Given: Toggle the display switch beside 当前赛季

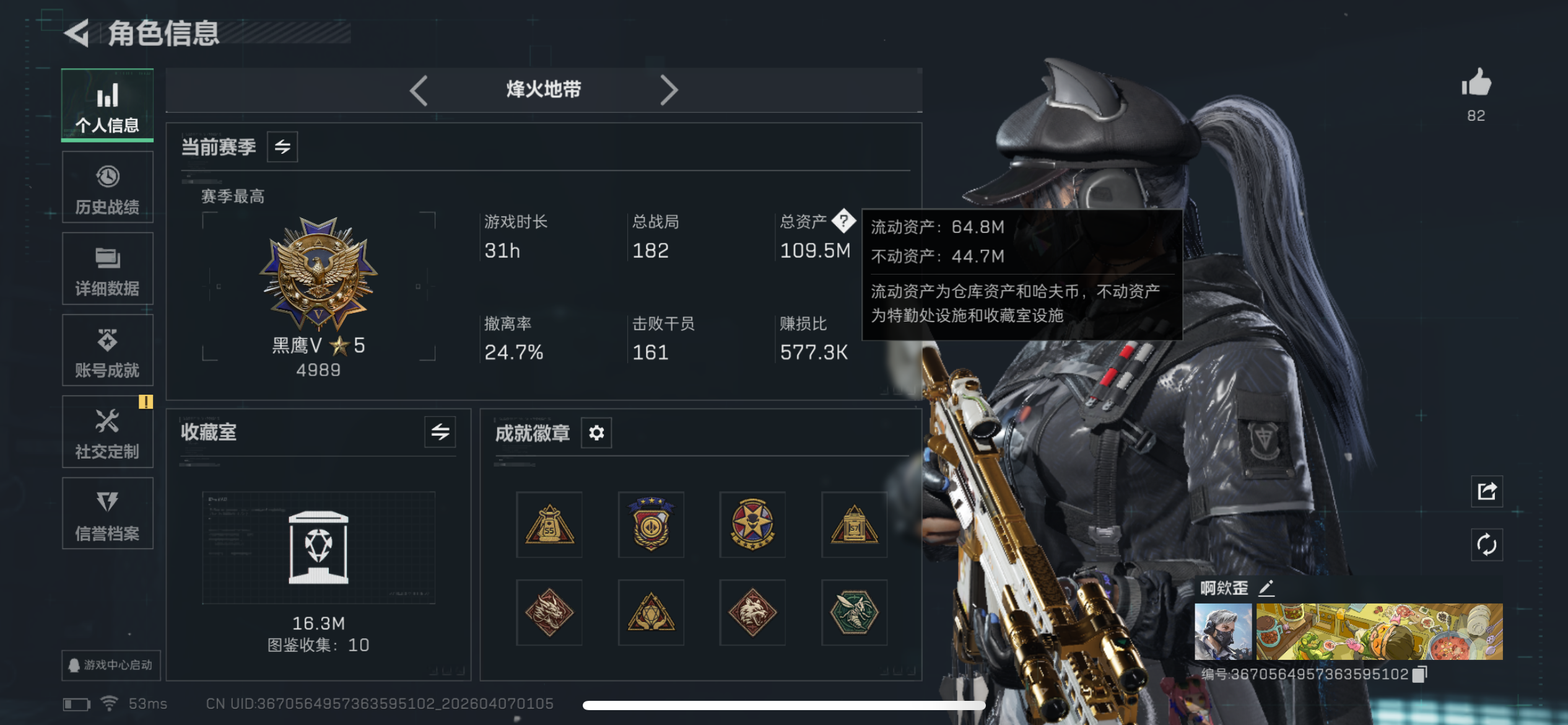Looking at the screenshot, I should click(282, 147).
